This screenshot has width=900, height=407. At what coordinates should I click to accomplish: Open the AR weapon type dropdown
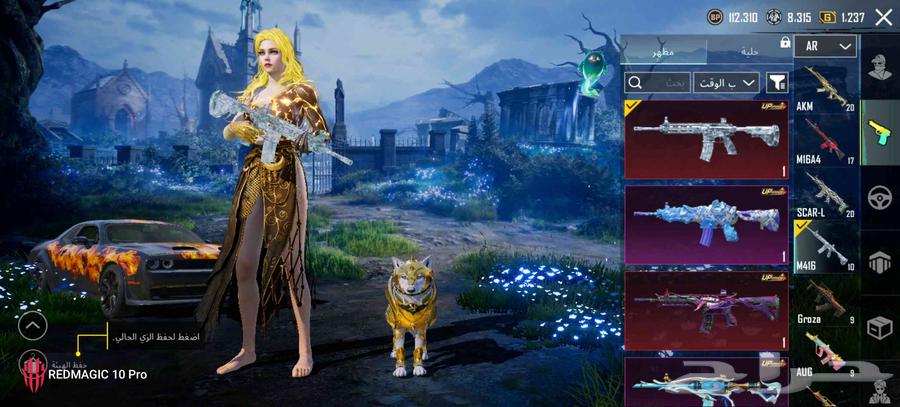click(830, 46)
